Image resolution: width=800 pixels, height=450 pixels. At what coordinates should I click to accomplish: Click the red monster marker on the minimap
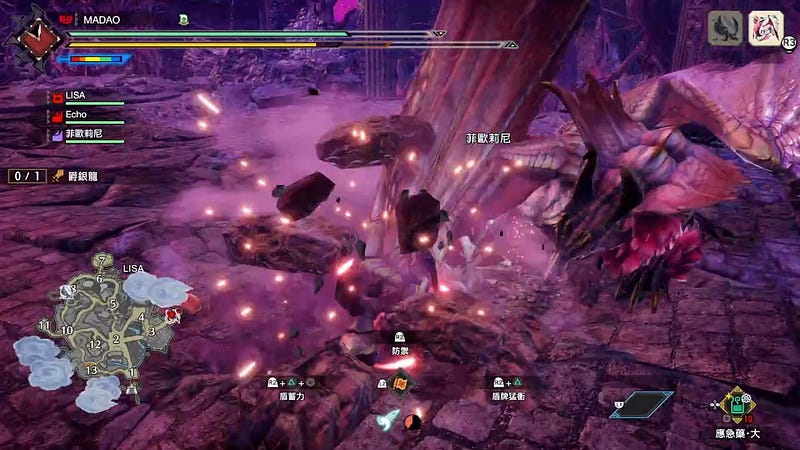pyautogui.click(x=172, y=314)
